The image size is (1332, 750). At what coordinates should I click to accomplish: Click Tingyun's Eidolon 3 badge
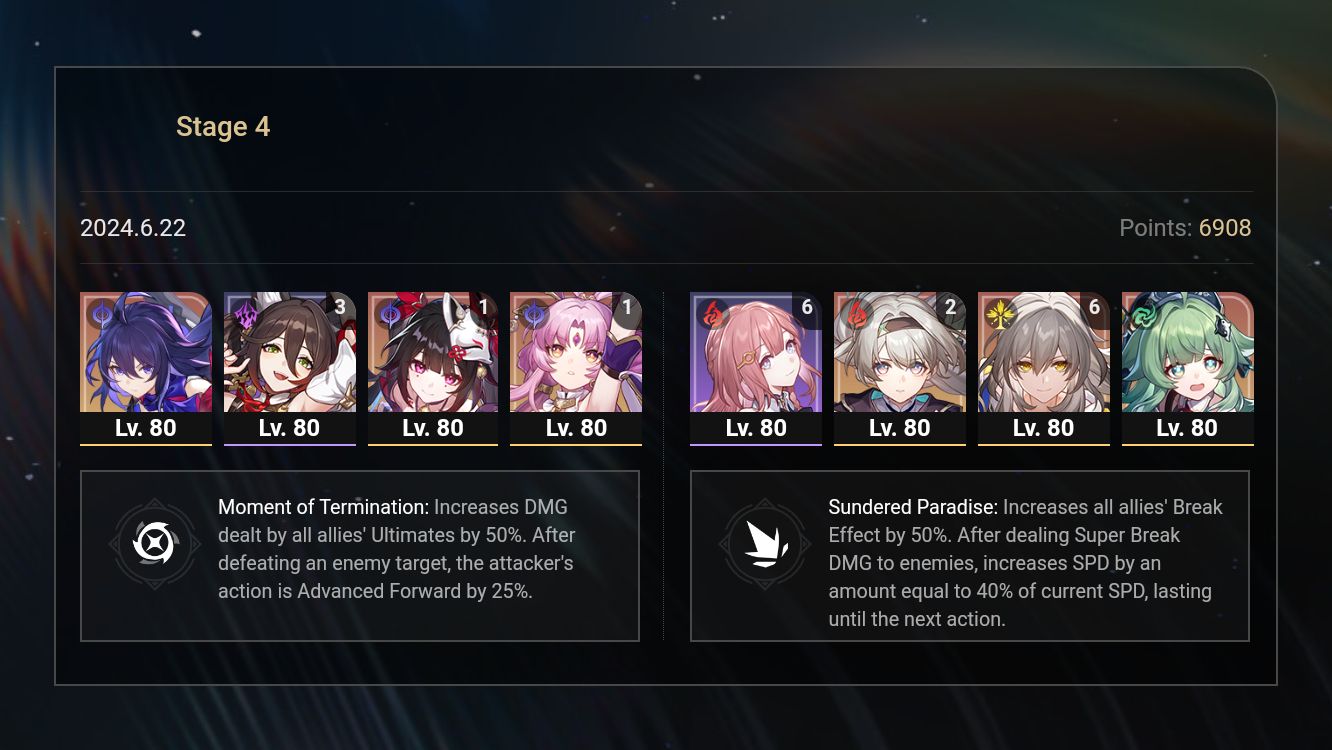tap(340, 308)
